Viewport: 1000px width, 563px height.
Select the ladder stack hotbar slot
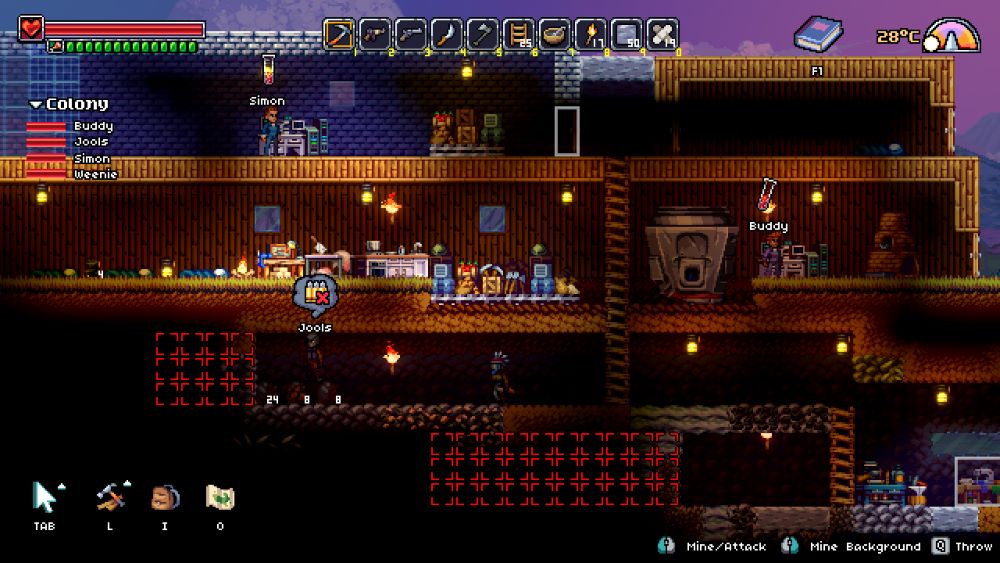tap(519, 34)
